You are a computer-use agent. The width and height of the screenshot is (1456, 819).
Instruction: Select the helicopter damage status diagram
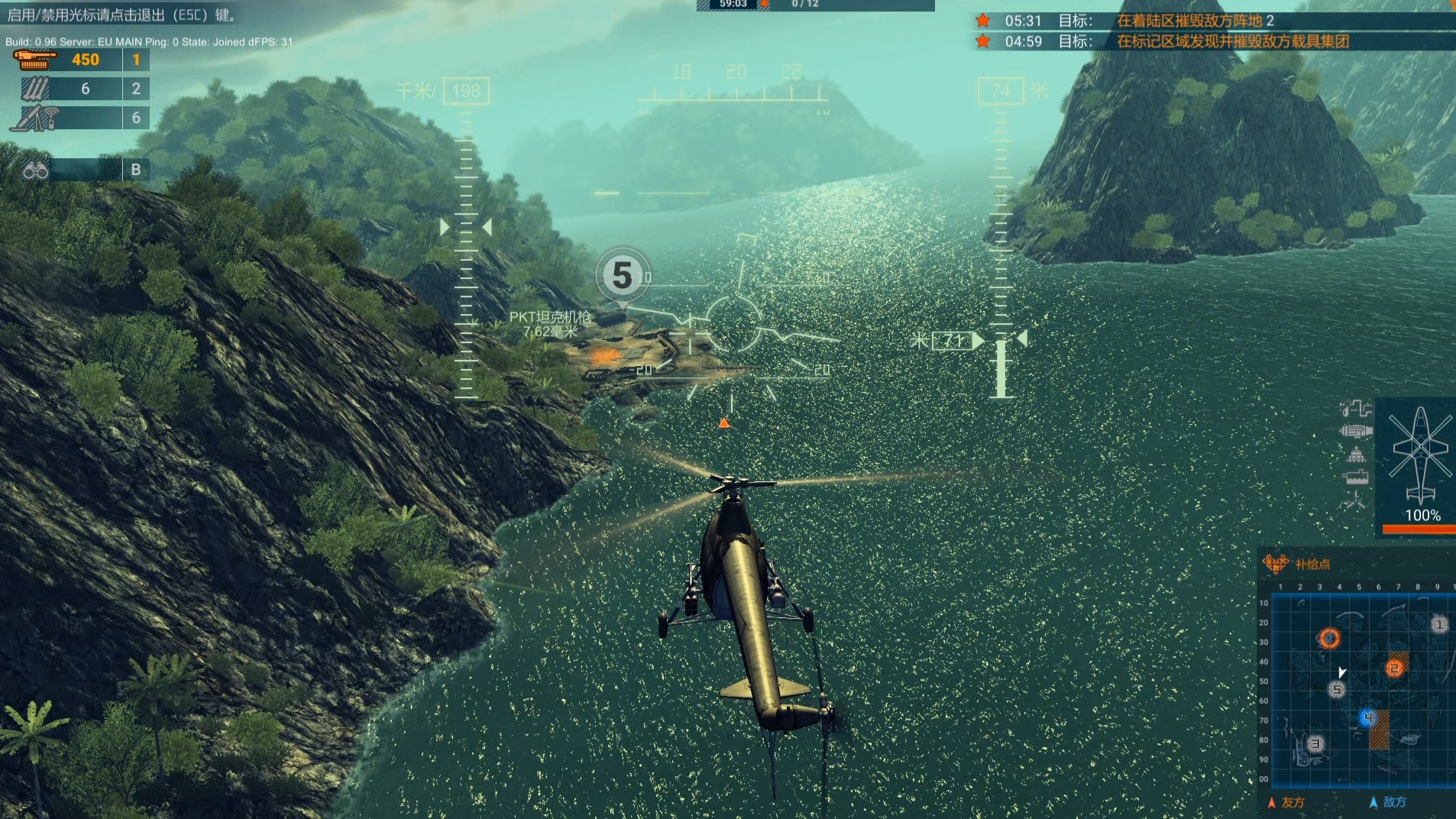1420,455
